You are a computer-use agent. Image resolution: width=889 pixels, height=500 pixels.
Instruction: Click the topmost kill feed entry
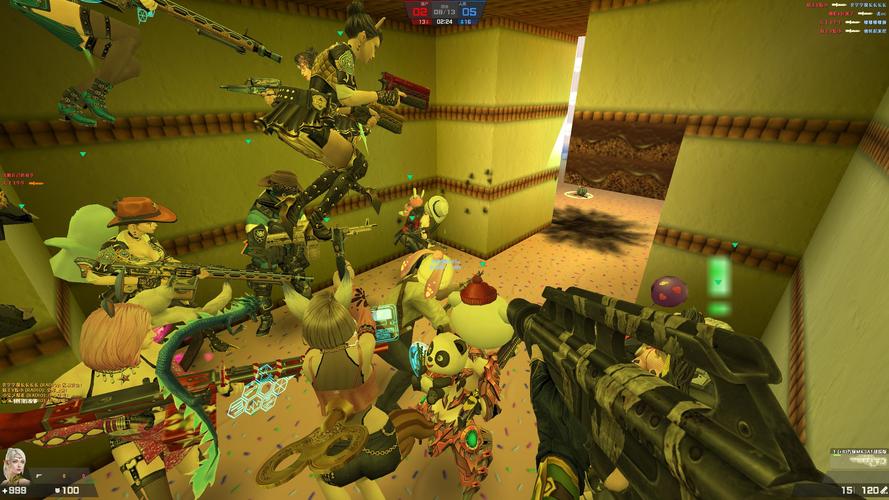(850, 6)
